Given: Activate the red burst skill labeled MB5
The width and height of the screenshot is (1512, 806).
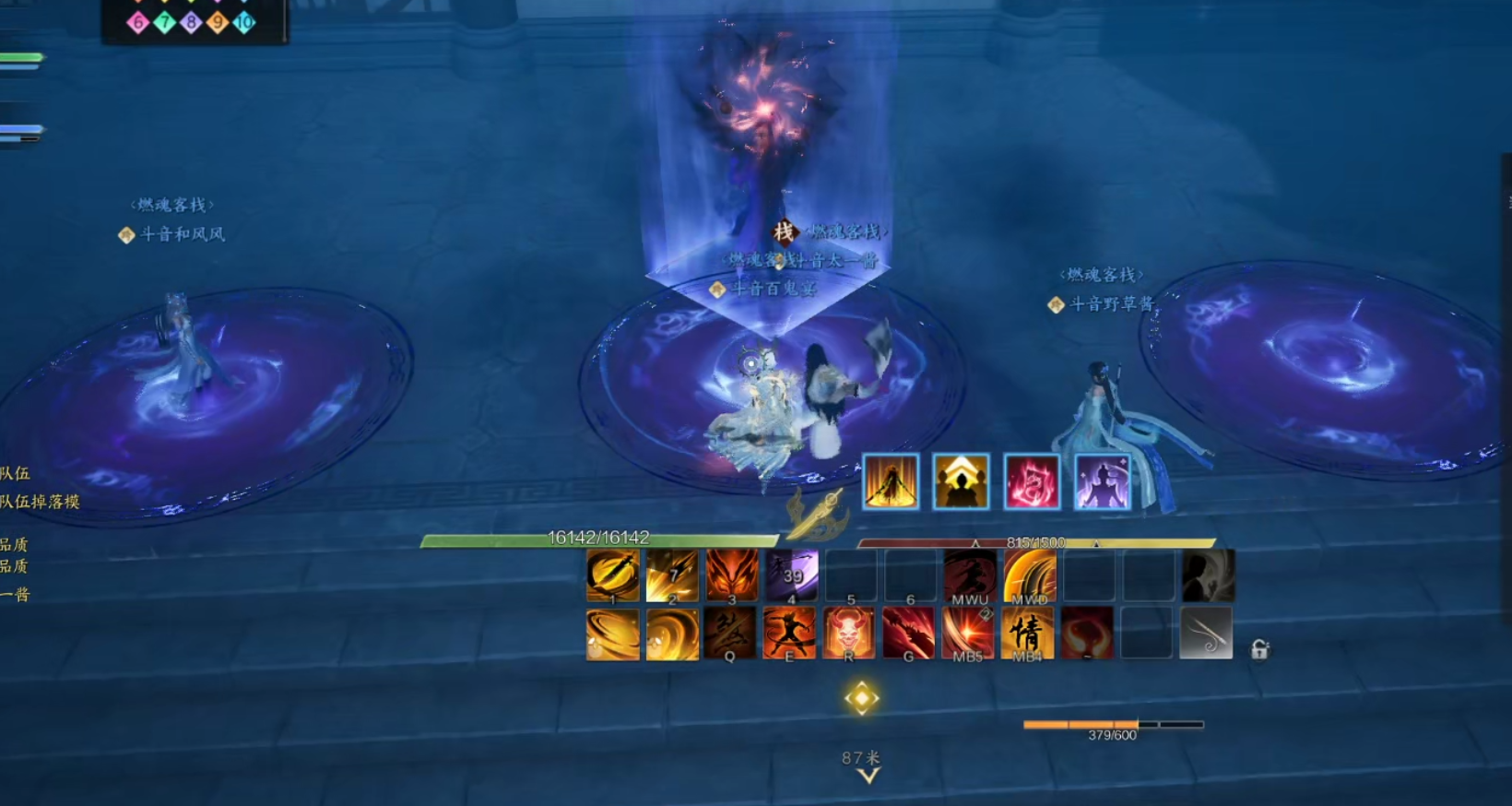Looking at the screenshot, I should point(968,633).
